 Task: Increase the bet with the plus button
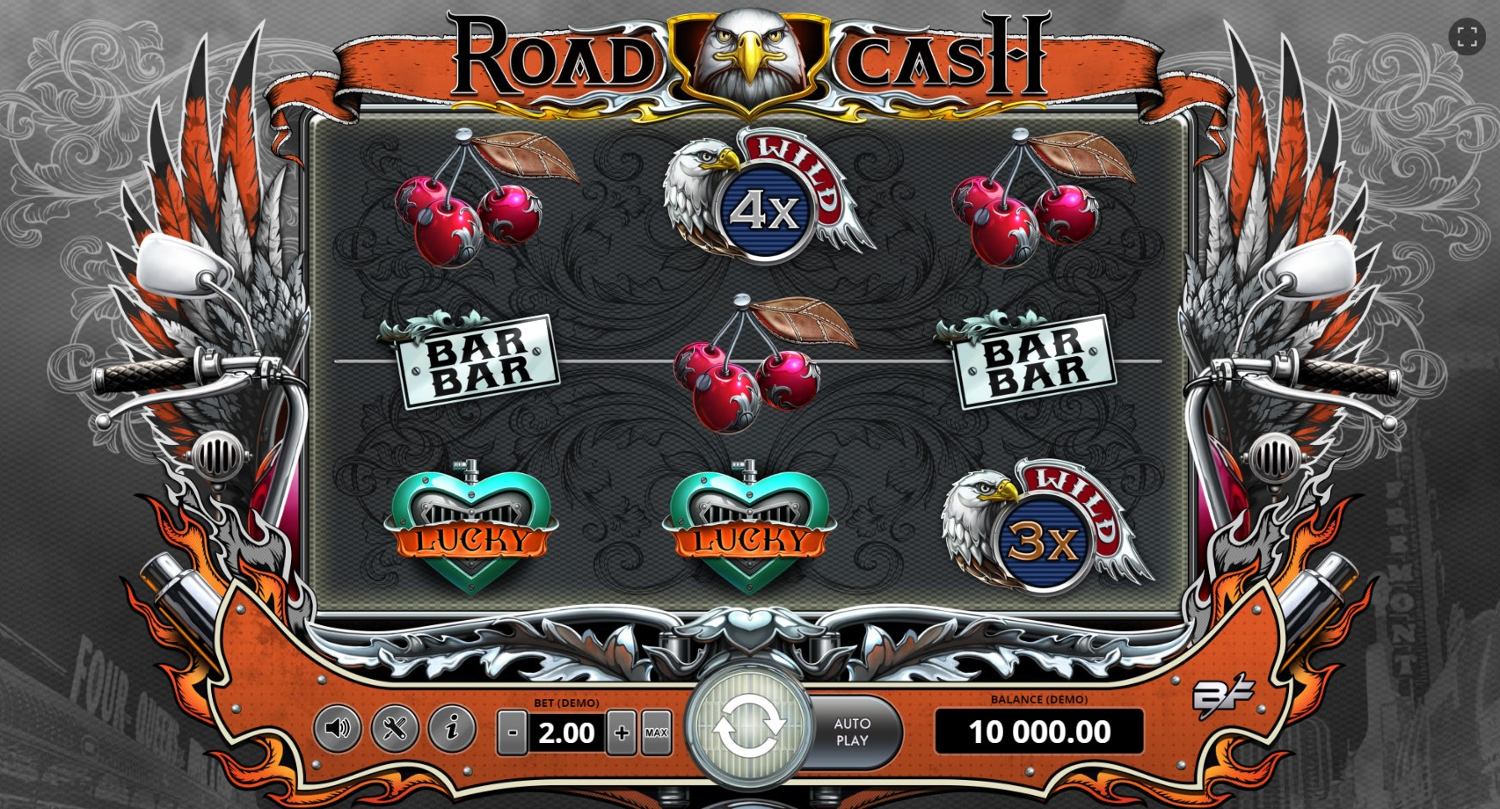click(622, 733)
